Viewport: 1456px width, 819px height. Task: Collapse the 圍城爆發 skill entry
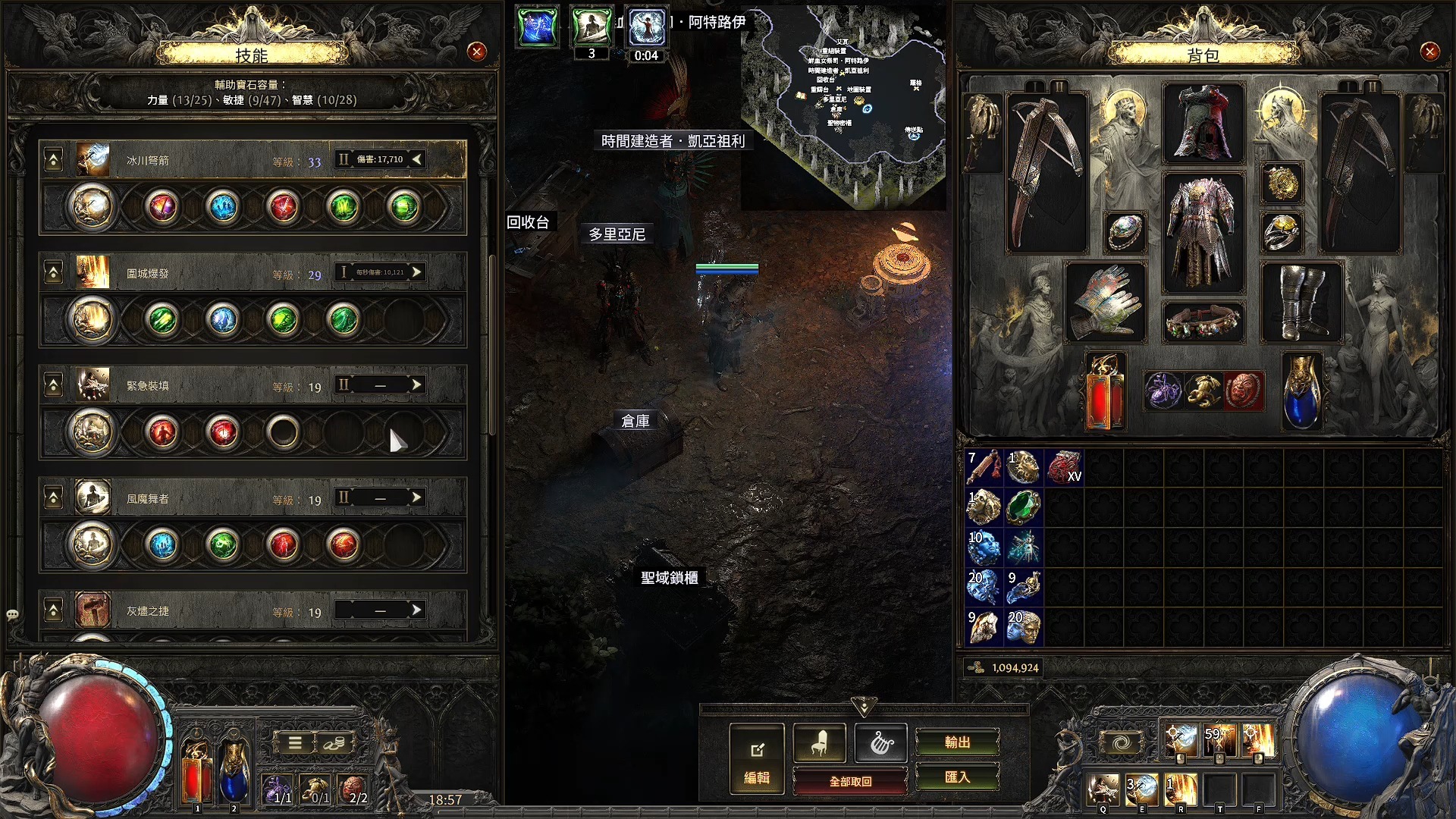click(x=54, y=273)
